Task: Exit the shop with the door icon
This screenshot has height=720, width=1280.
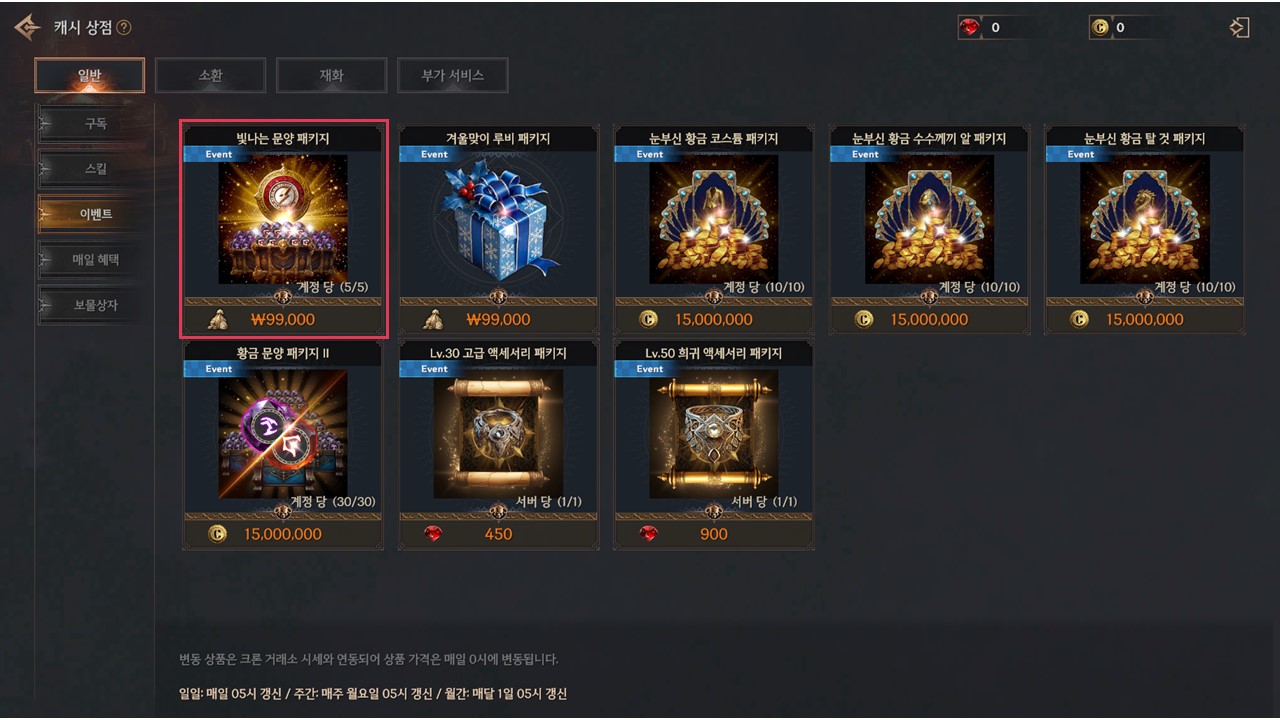Action: (1240, 27)
